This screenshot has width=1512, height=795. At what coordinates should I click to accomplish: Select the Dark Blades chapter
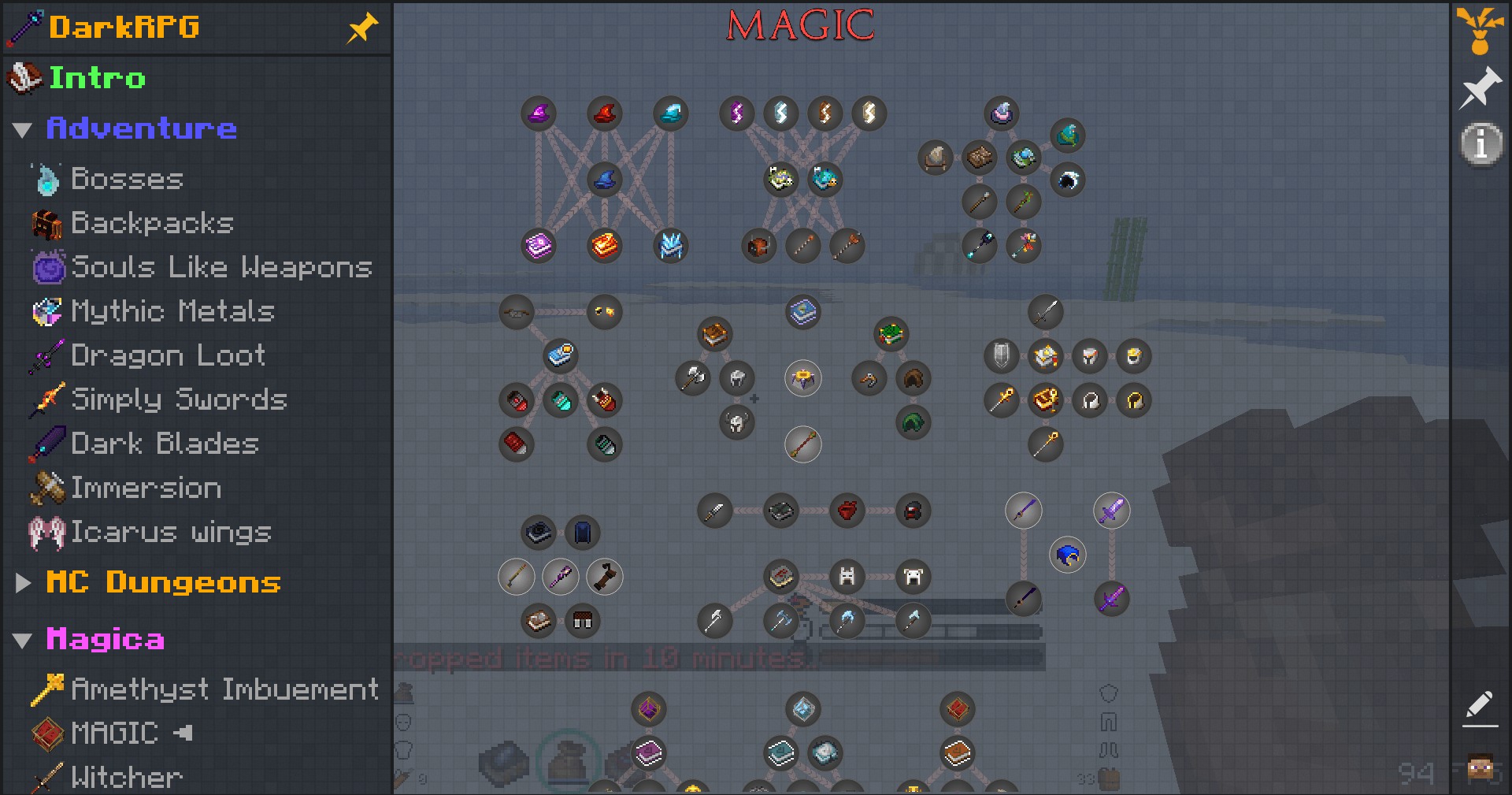point(165,444)
